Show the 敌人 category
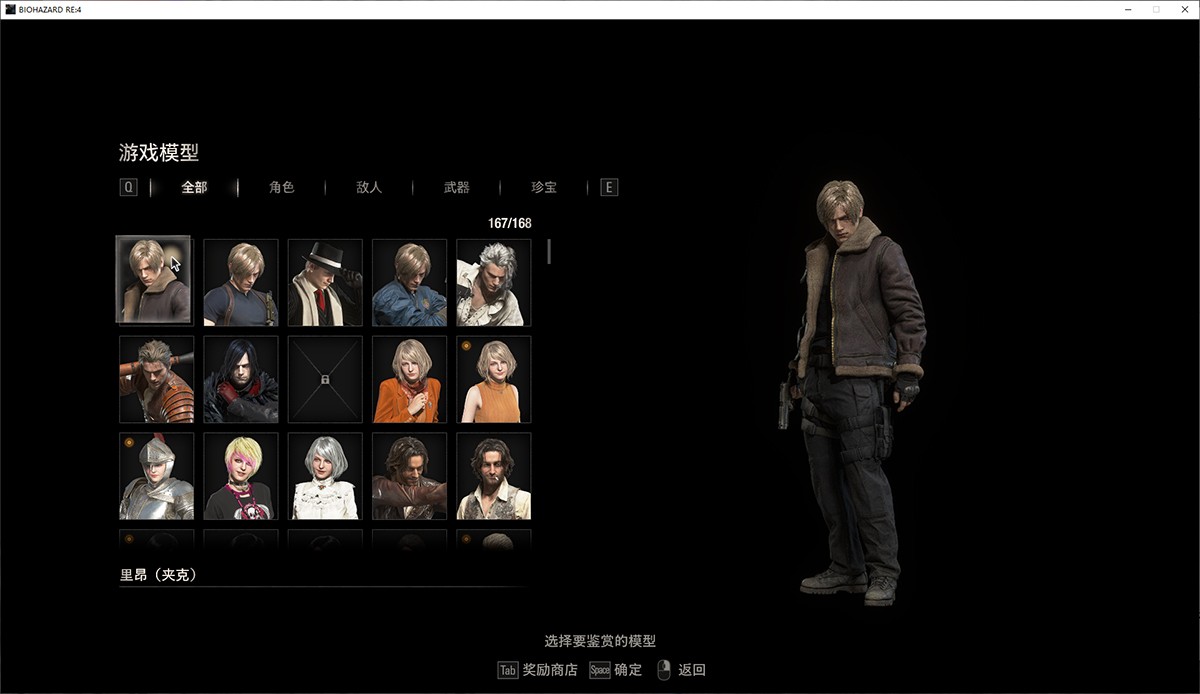Image resolution: width=1200 pixels, height=694 pixels. 369,187
